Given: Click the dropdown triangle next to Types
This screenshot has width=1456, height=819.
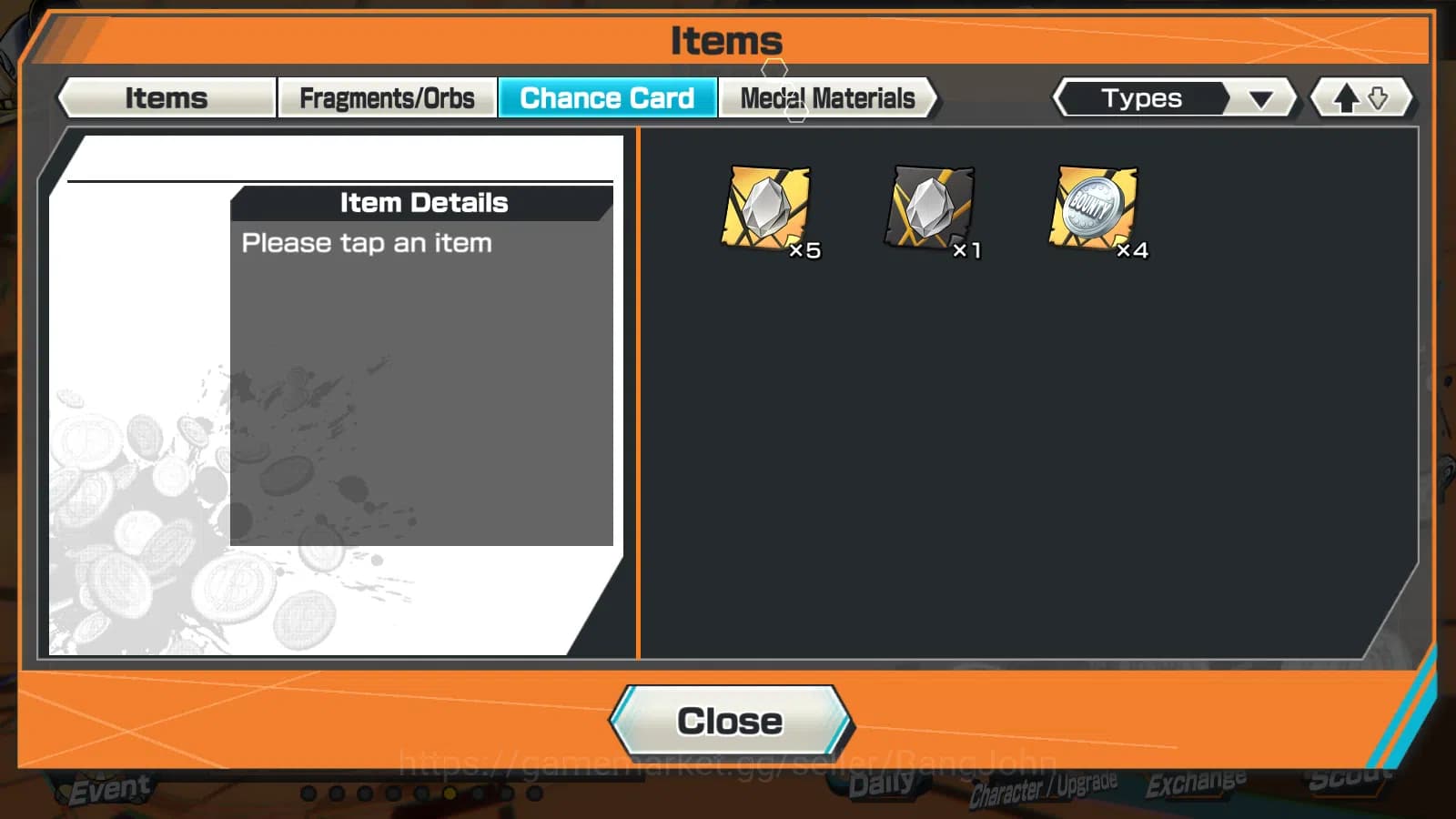Looking at the screenshot, I should click(1260, 97).
